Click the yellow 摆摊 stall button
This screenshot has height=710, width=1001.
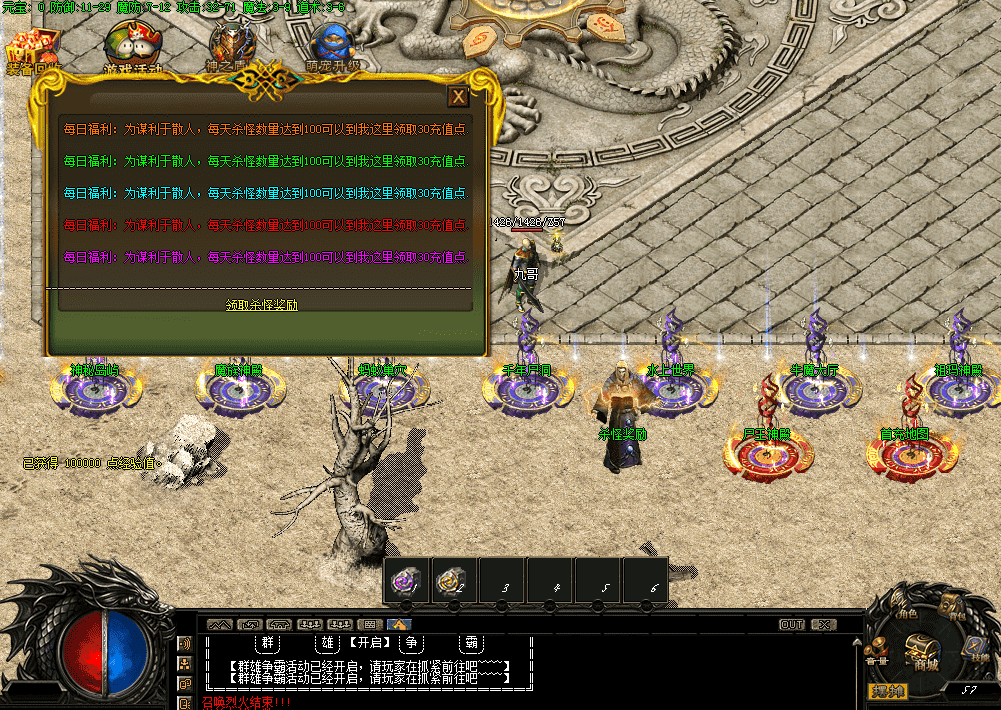click(887, 691)
